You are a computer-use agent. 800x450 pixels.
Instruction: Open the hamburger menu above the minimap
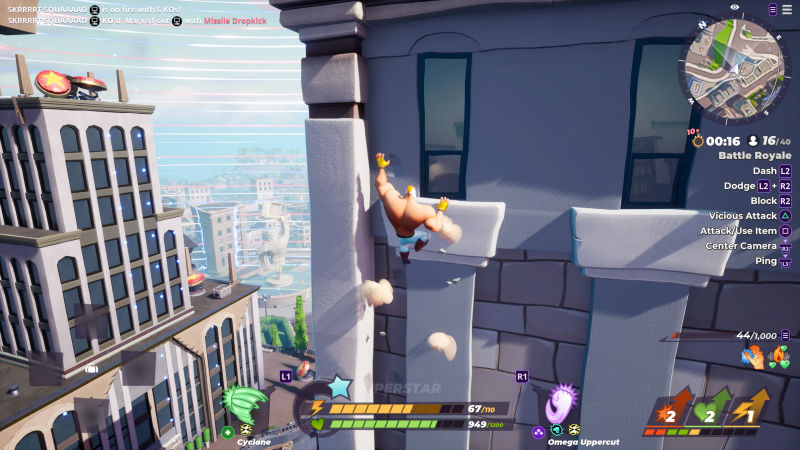click(772, 8)
